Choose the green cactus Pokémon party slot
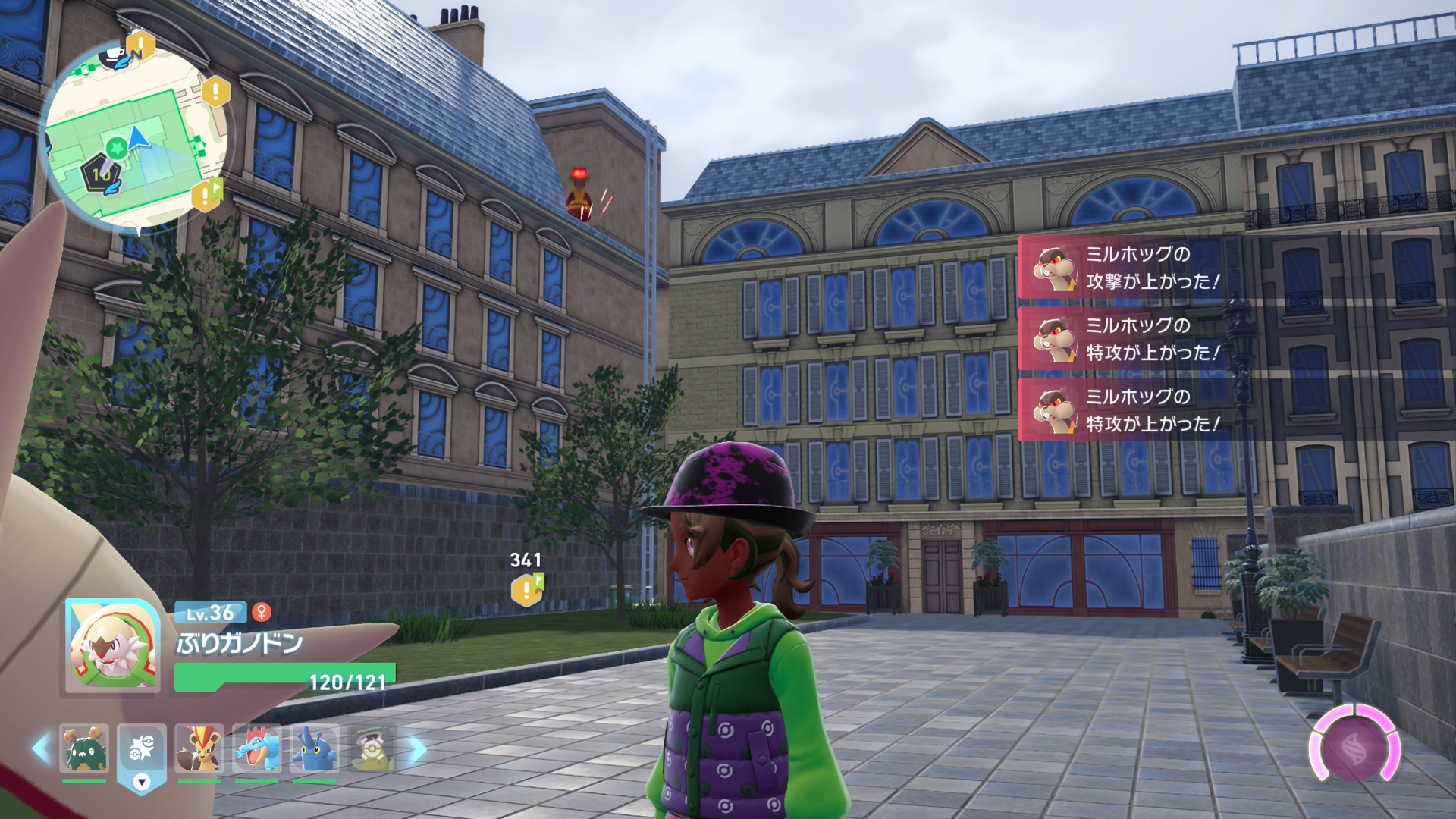 (84, 748)
